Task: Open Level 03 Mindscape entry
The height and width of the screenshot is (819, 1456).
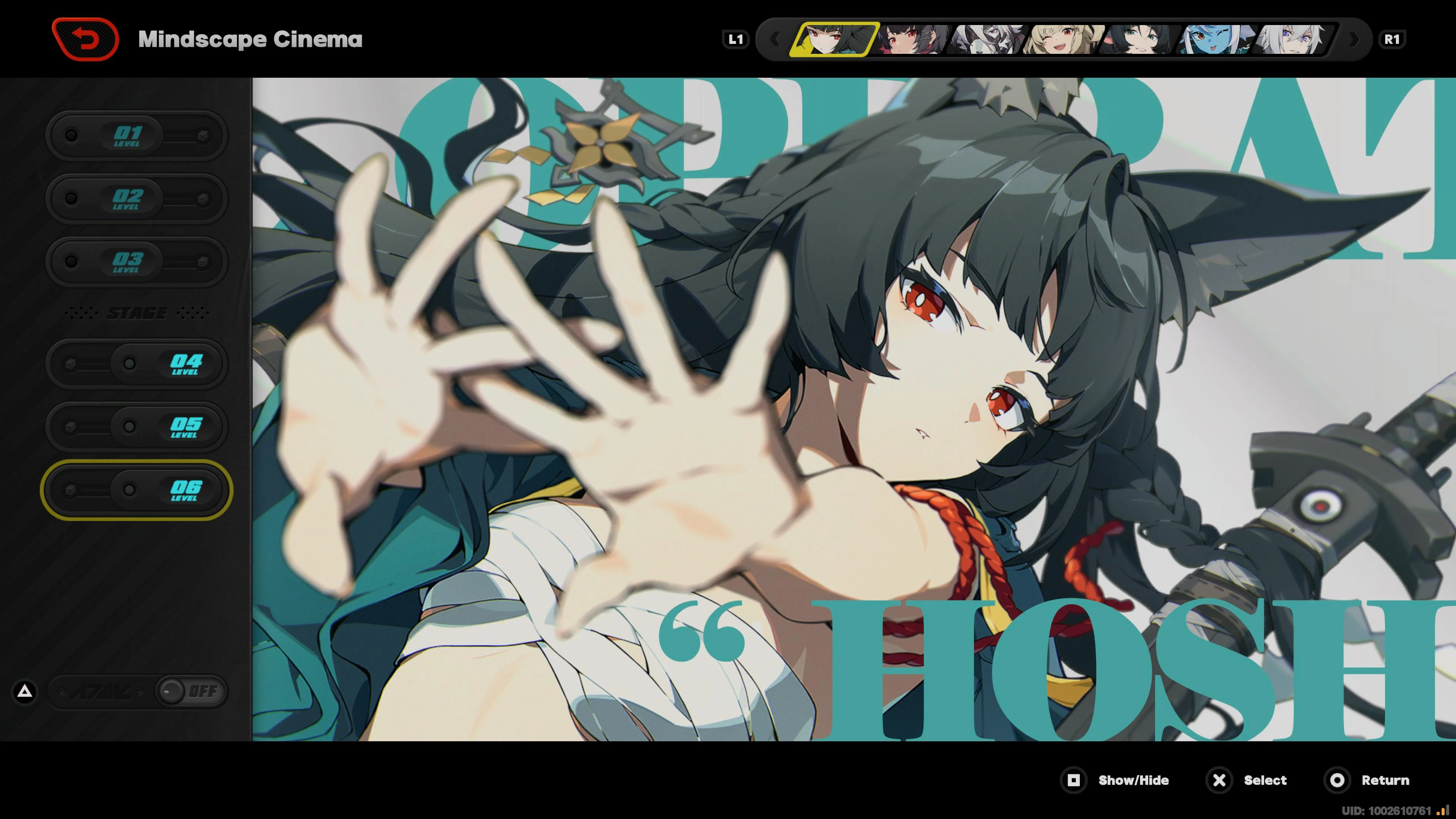Action: click(136, 261)
